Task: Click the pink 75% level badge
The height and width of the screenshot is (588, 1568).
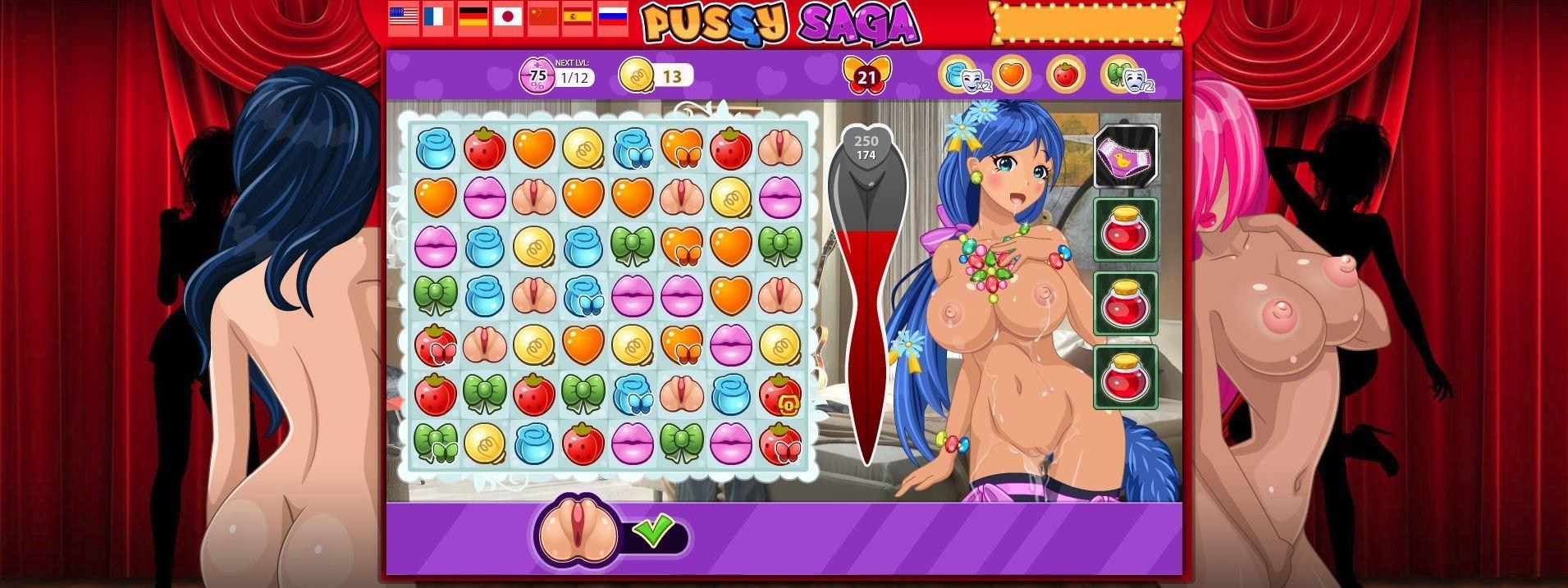Action: tap(537, 76)
